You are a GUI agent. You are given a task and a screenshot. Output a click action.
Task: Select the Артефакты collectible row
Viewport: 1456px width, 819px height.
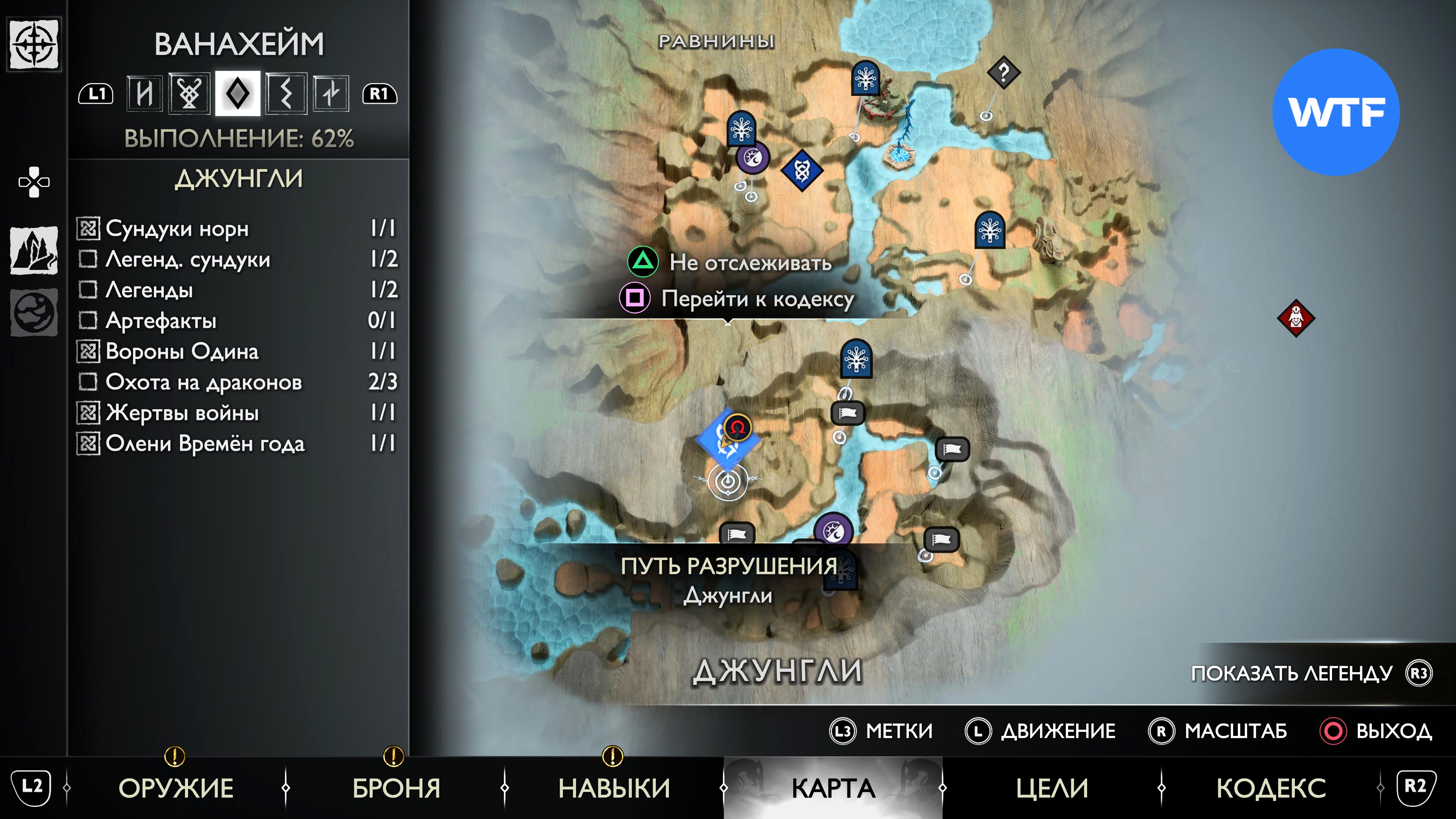tap(237, 320)
